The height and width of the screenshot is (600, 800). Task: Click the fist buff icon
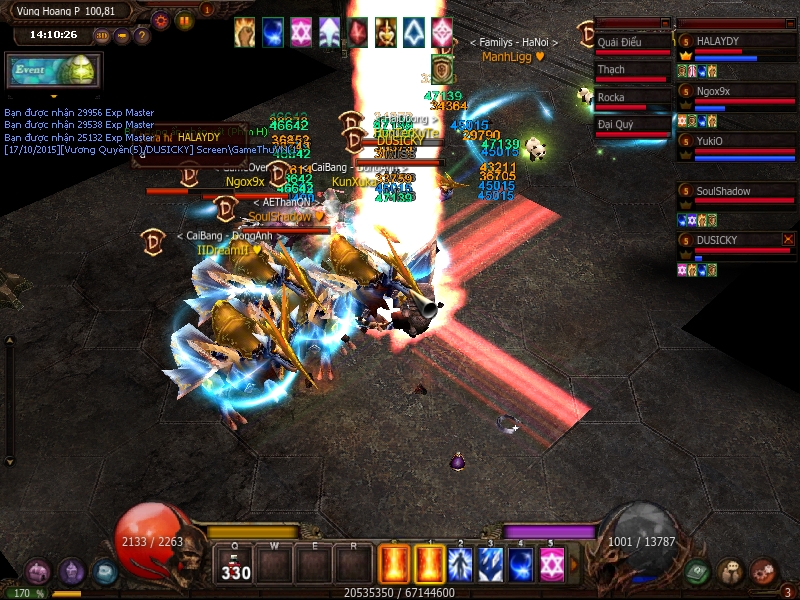pos(245,32)
